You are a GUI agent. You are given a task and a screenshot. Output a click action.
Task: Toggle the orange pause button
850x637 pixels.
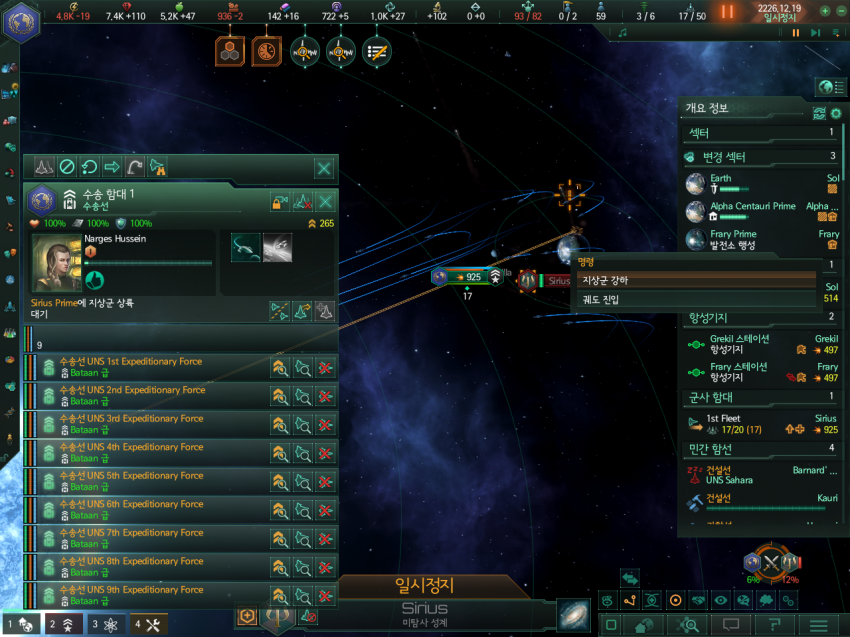tap(727, 11)
